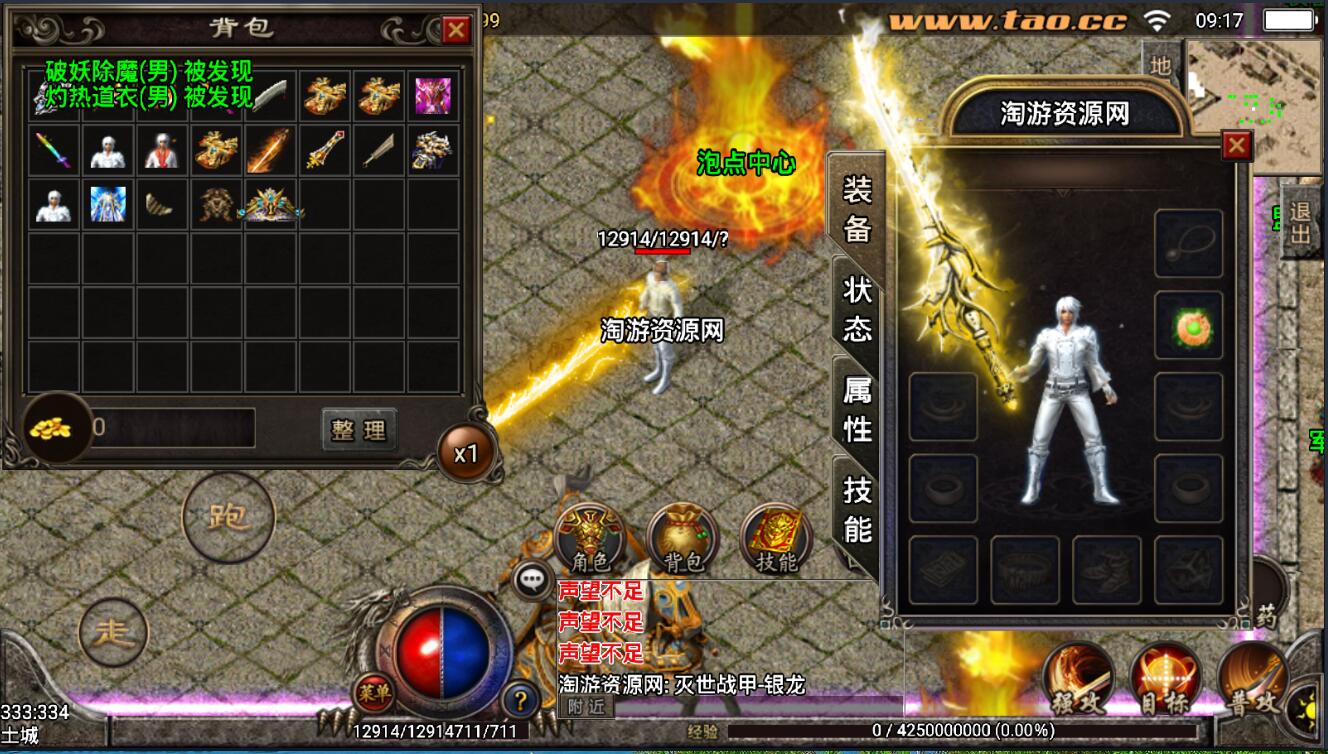The height and width of the screenshot is (754, 1328).
Task: Activate the 强攻 power attack skill
Action: 1078,678
